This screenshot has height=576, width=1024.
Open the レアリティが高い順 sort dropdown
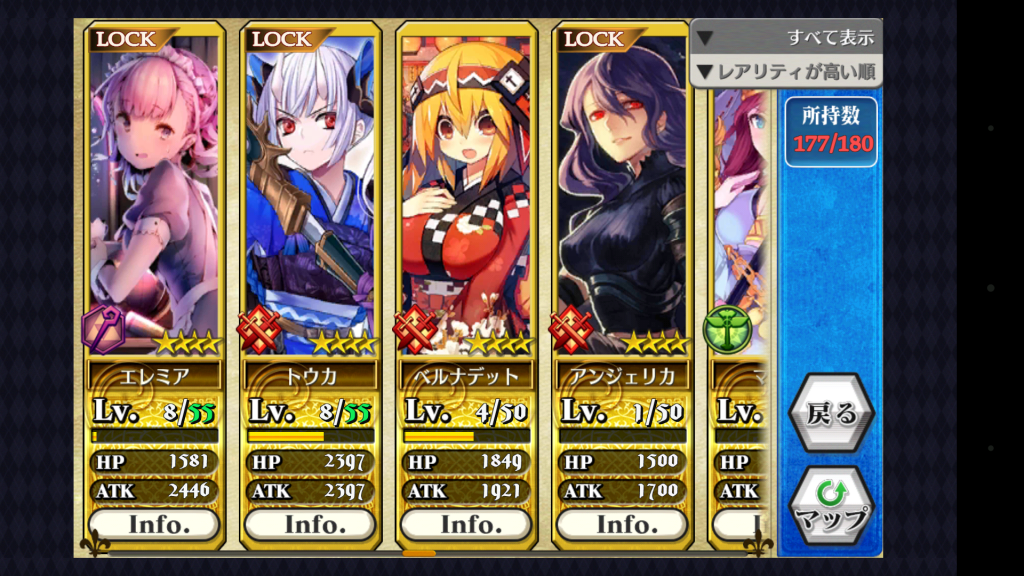tap(786, 71)
